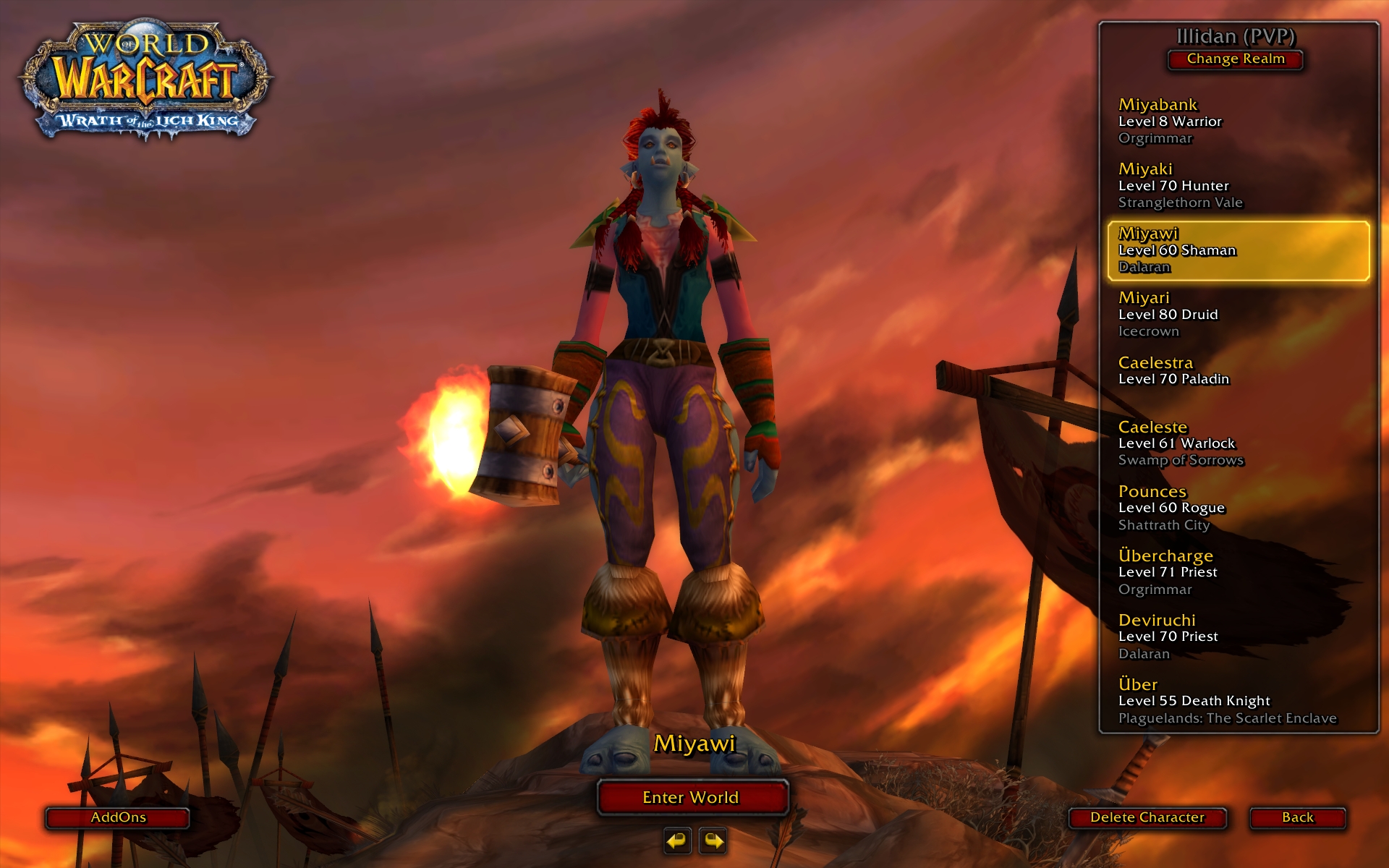Choose Miyaki the Level 70 Hunter
This screenshot has width=1389, height=868.
(x=1237, y=186)
